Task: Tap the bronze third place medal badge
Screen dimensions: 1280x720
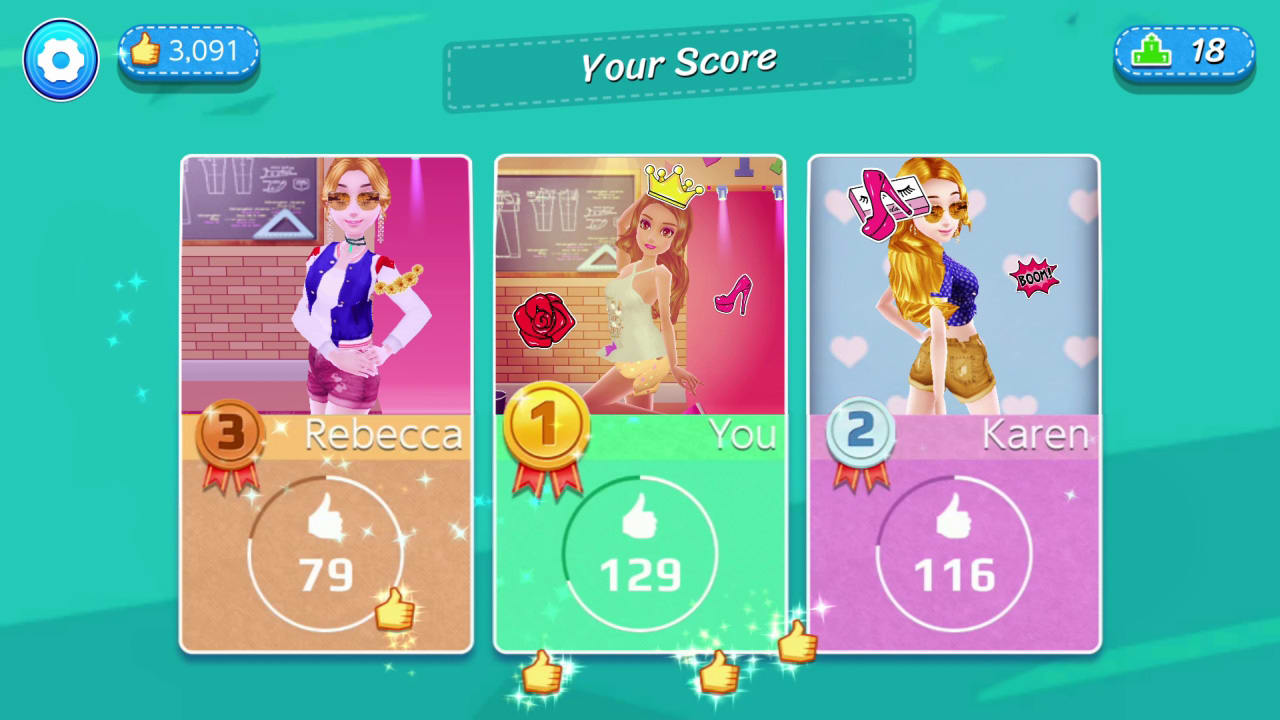Action: point(231,434)
